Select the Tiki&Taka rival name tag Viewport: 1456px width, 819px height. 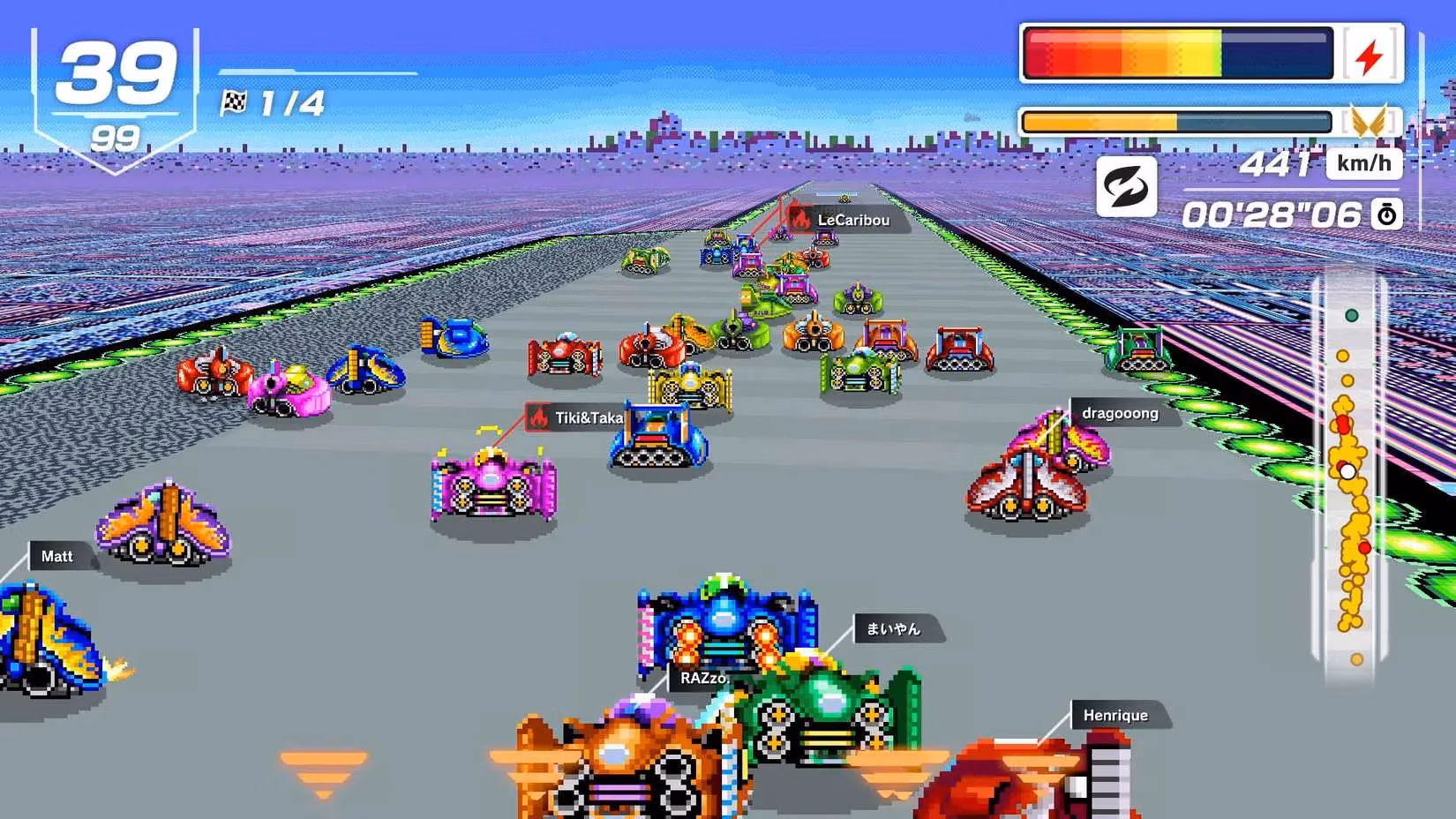pos(577,417)
